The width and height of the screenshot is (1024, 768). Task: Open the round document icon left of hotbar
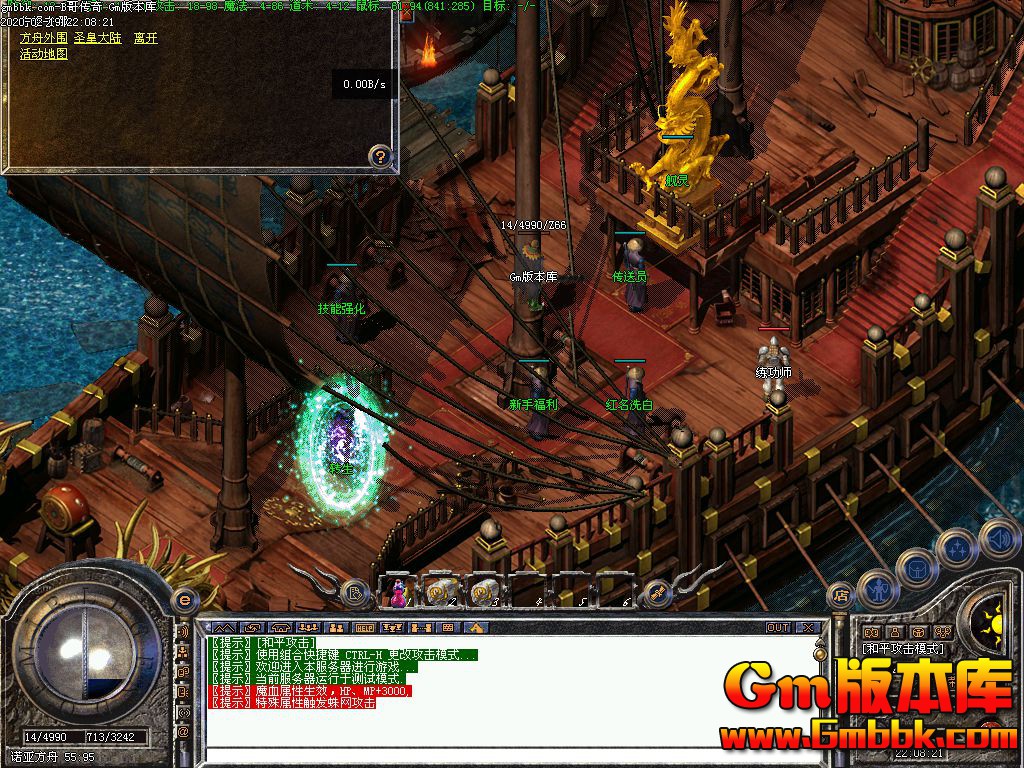(x=355, y=594)
